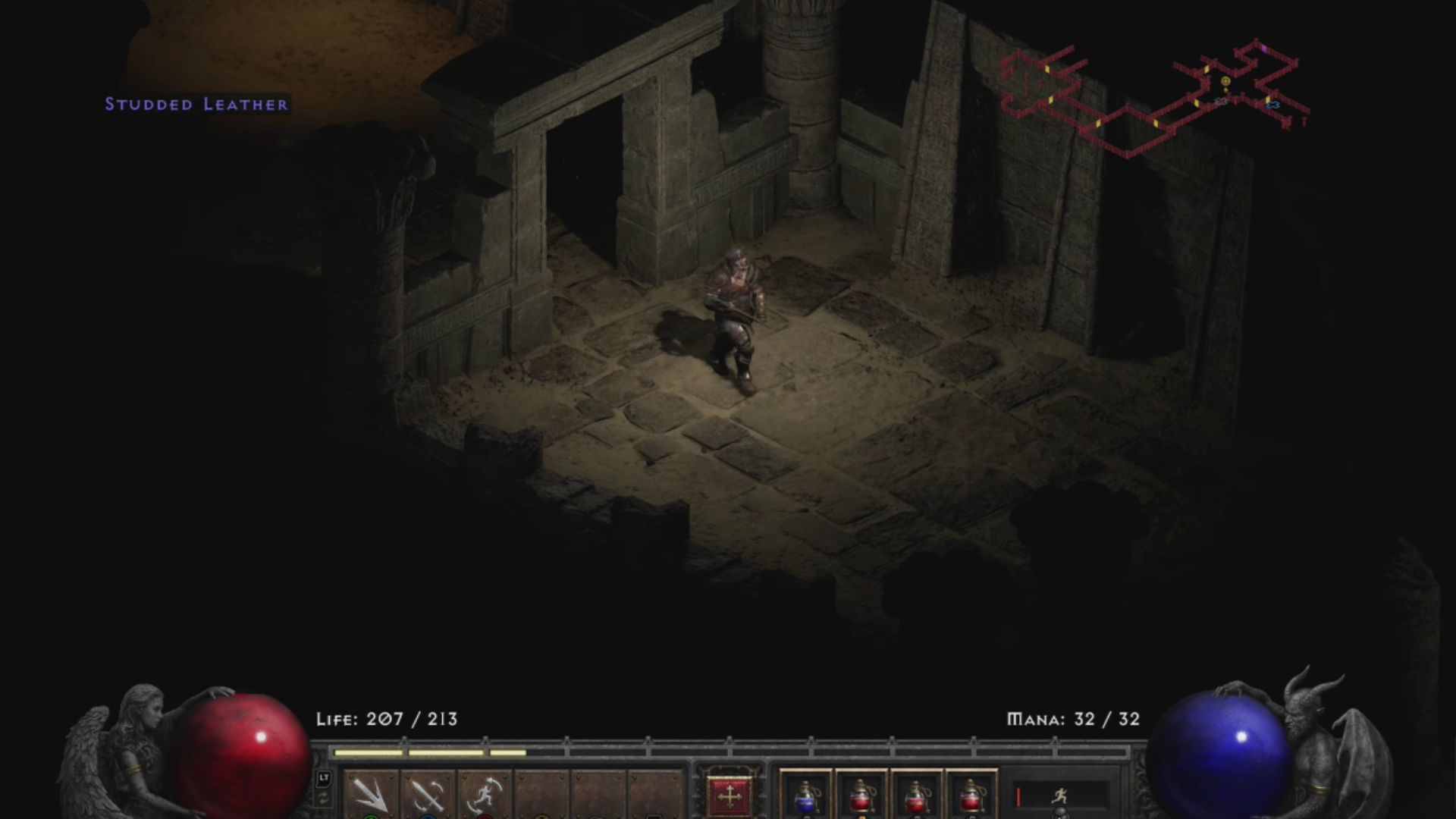The width and height of the screenshot is (1456, 819).
Task: Open the dungeon automap overlay
Action: point(1154,97)
